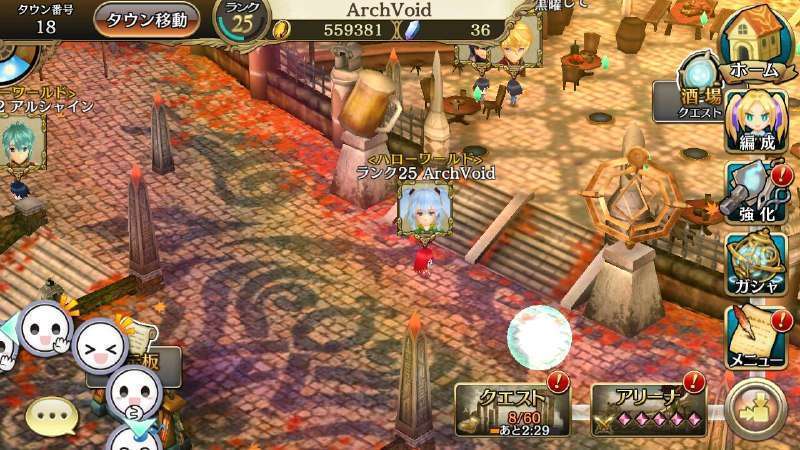The image size is (800, 450).
Task: Open the 編成 party formation menu
Action: point(757,122)
